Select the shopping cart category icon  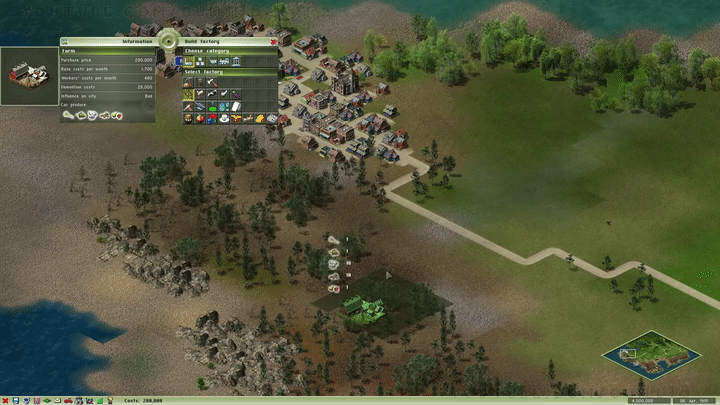212,61
